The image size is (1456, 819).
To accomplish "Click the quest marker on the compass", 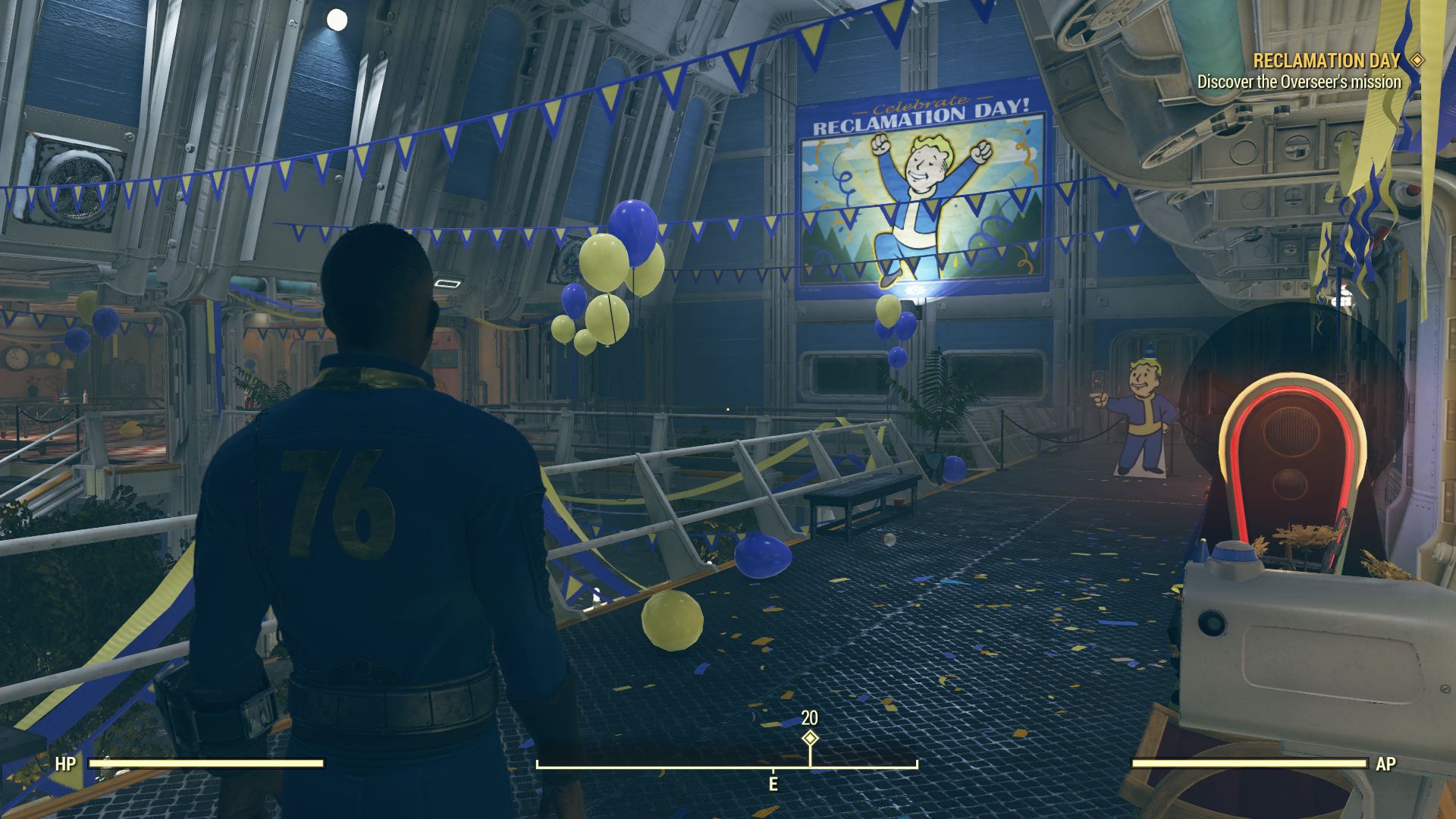I will tap(810, 738).
